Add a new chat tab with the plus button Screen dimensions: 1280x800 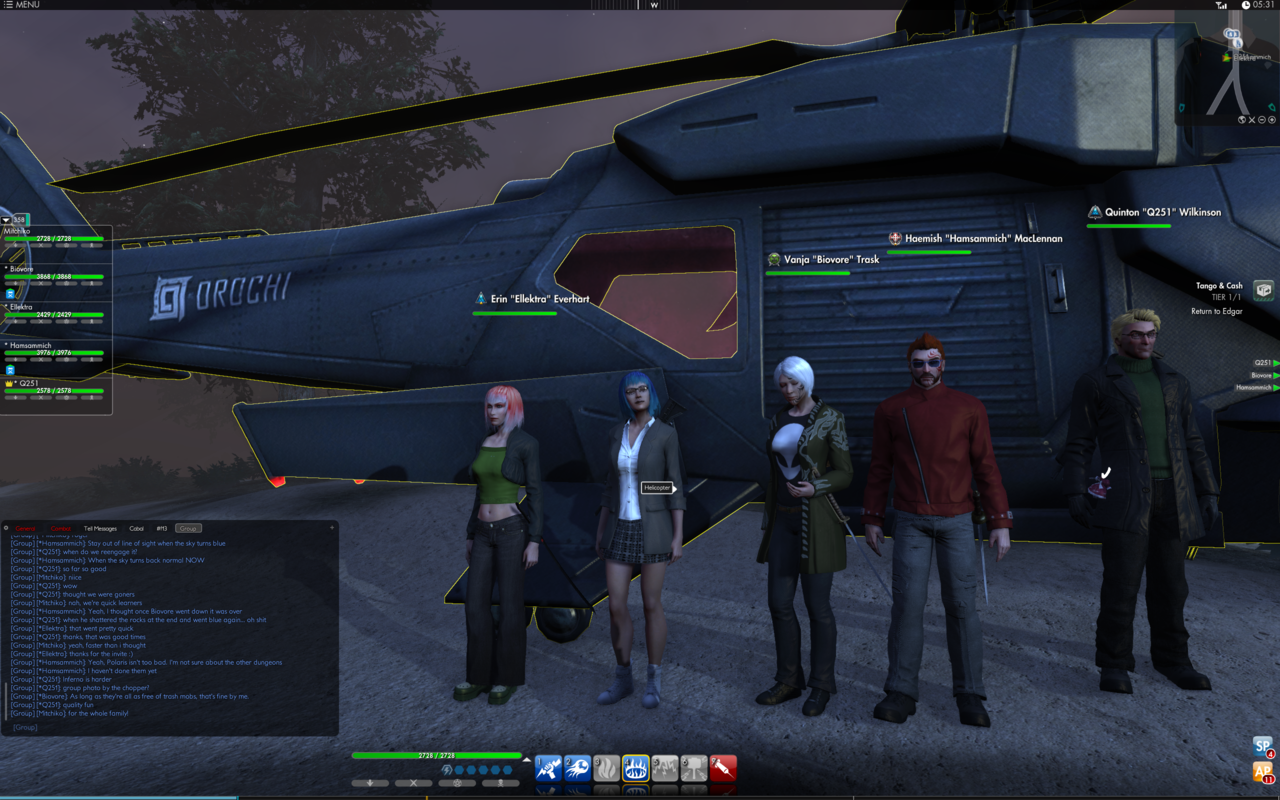pyautogui.click(x=332, y=528)
